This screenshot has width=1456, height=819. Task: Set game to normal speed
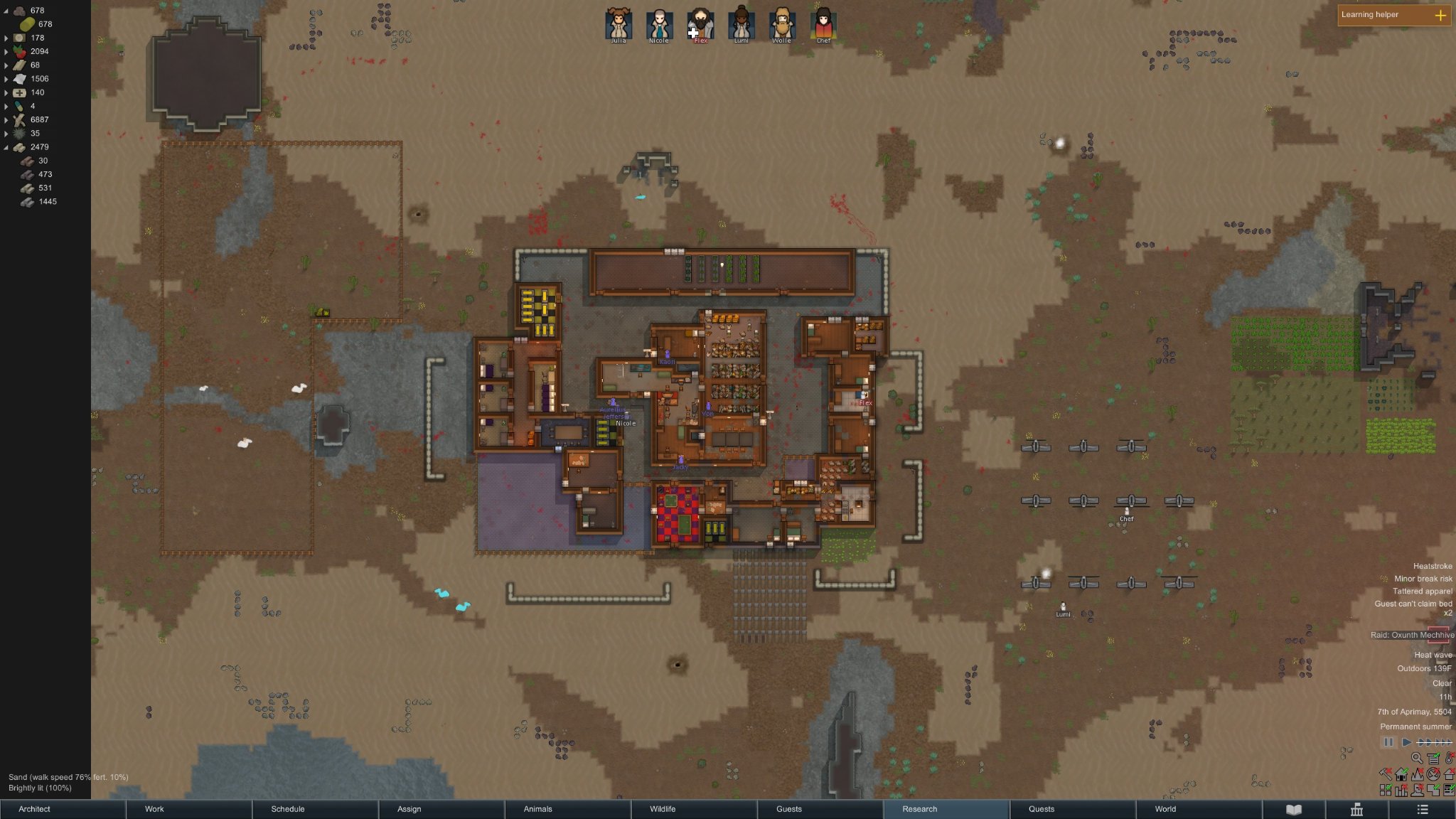[x=1406, y=742]
